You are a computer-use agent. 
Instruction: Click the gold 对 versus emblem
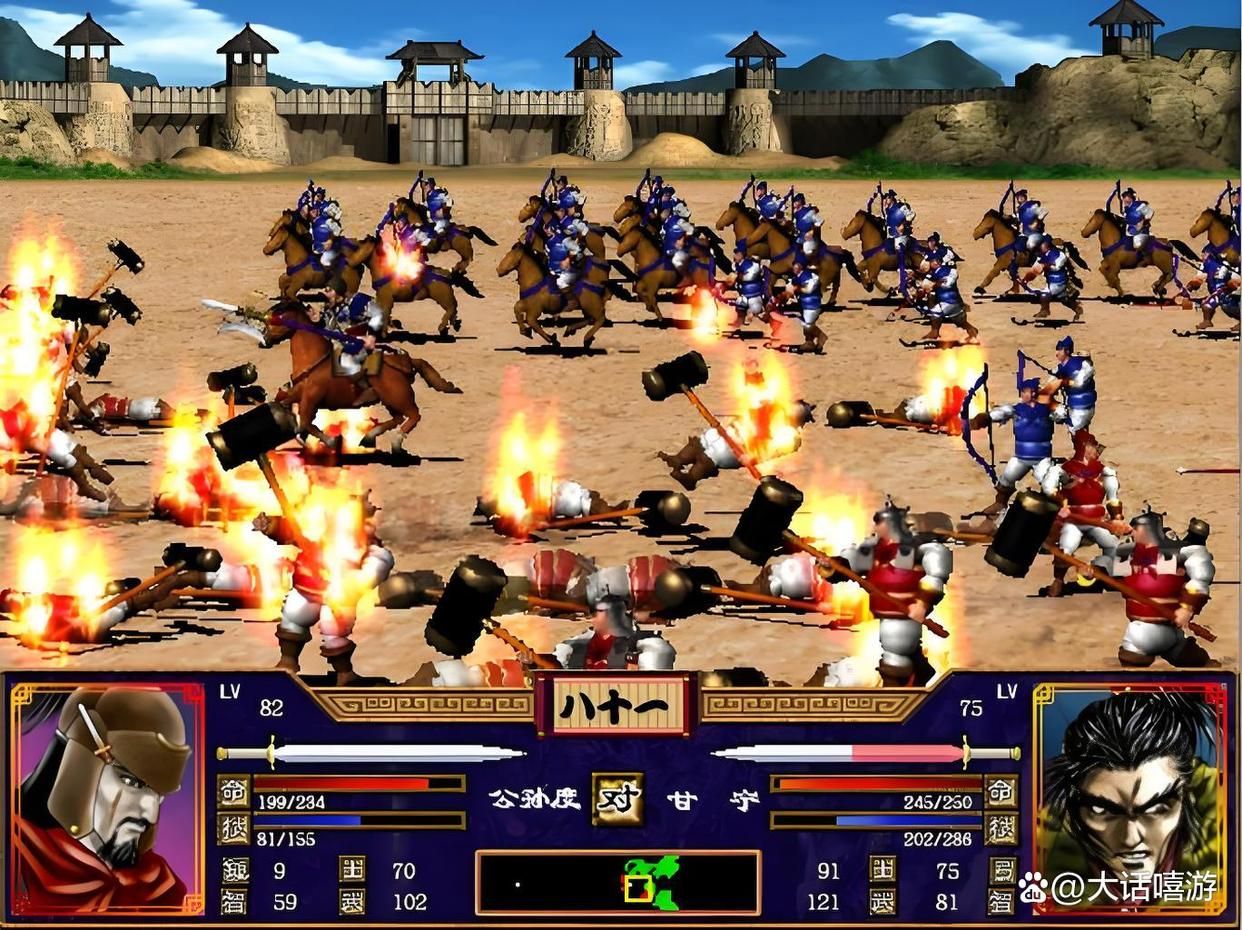coord(617,799)
